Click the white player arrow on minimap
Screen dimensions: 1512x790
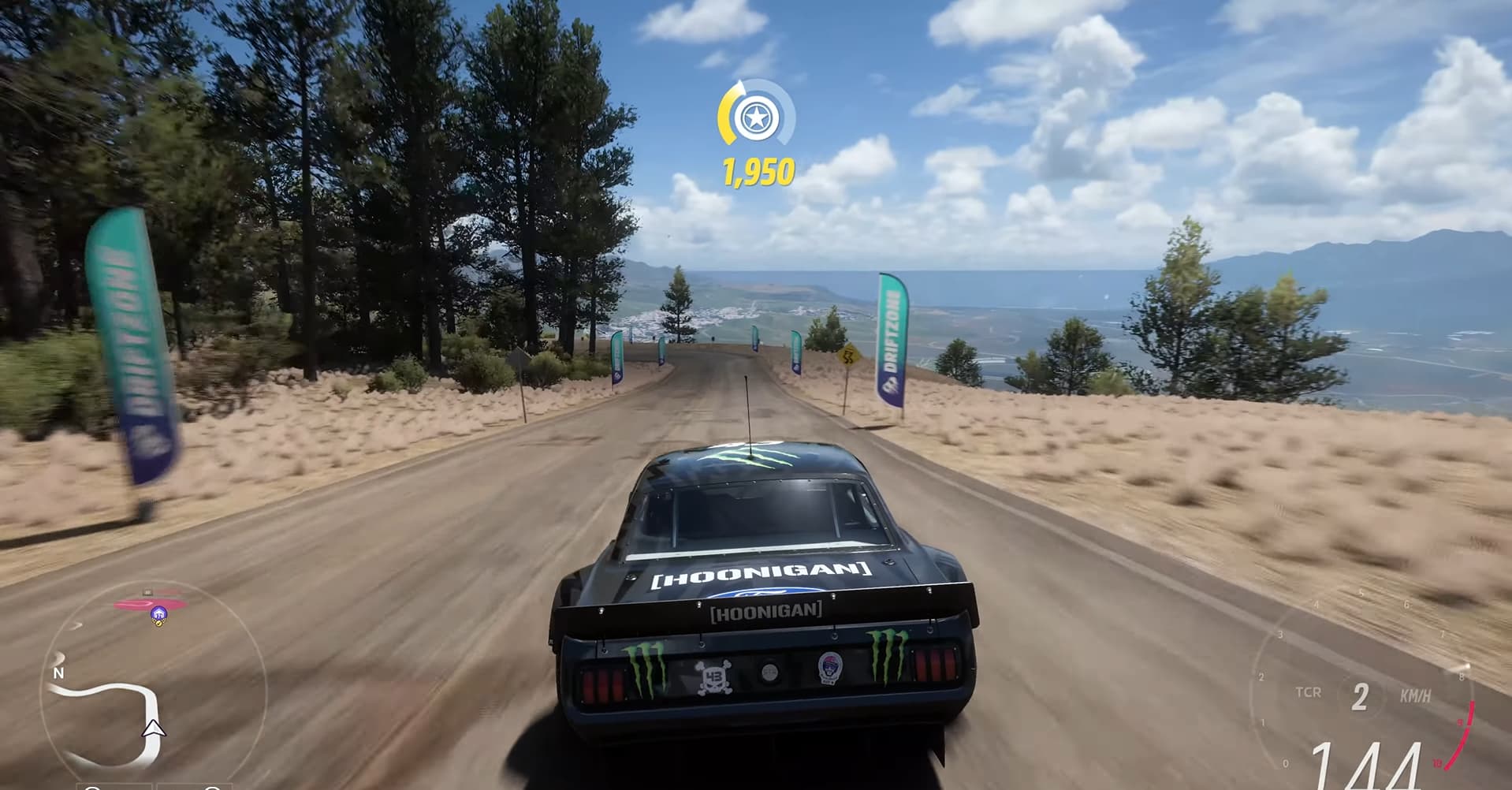pyautogui.click(x=154, y=729)
